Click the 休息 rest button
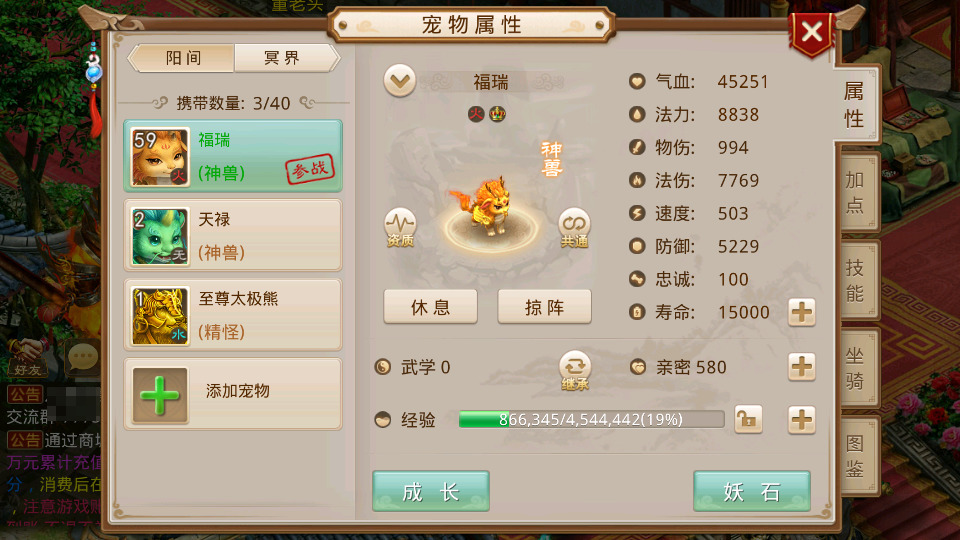 [x=430, y=307]
